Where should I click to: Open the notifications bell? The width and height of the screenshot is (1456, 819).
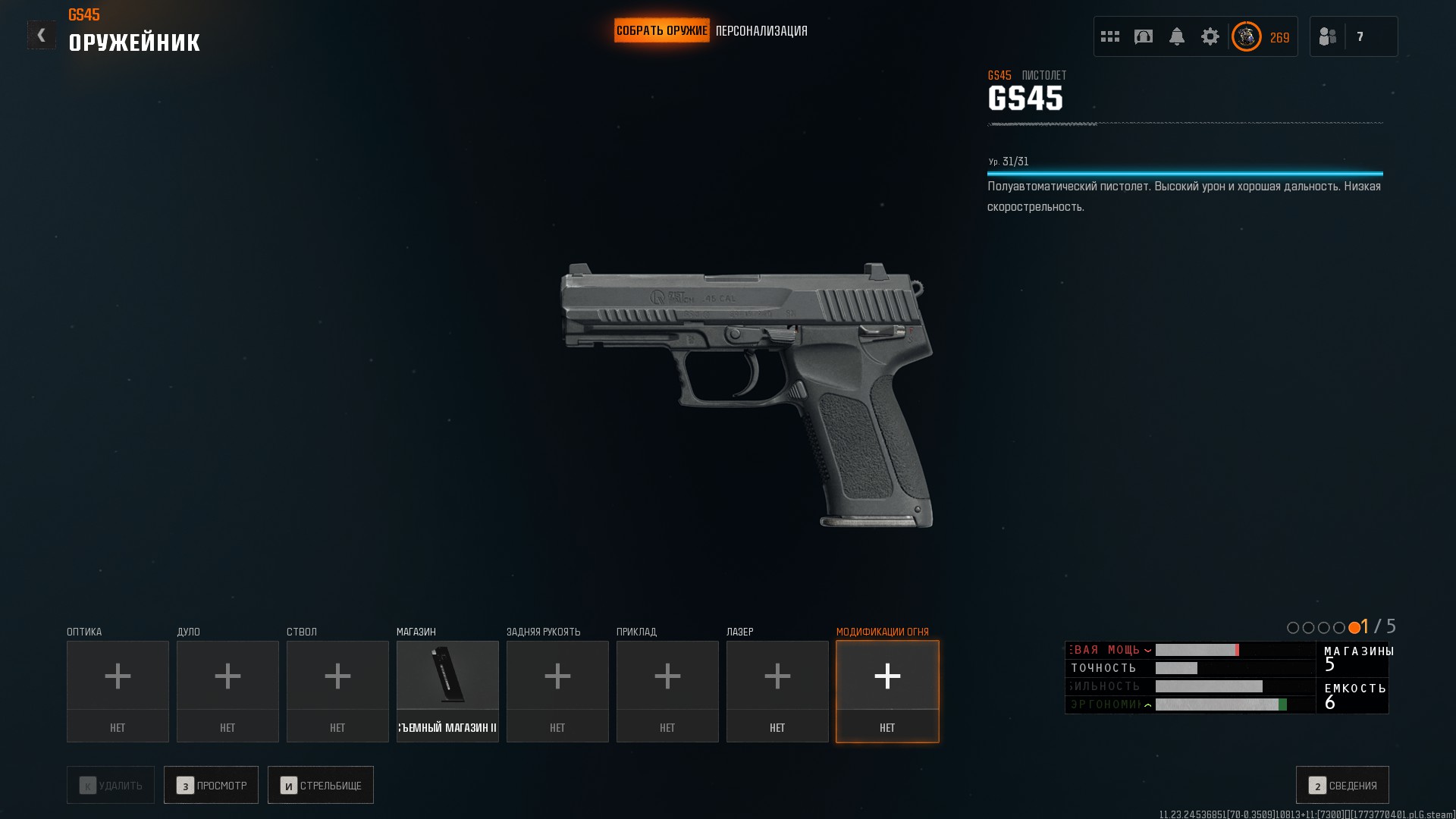click(x=1177, y=36)
